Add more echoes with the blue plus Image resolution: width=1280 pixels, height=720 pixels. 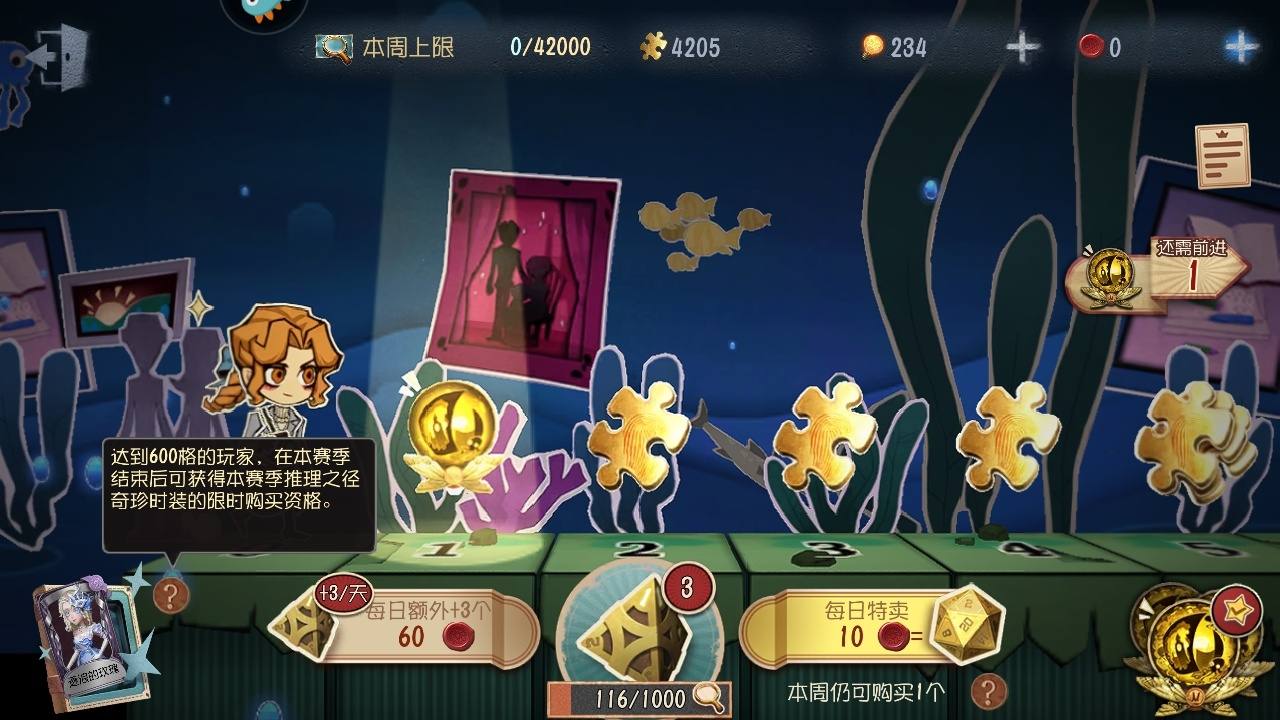[1240, 47]
